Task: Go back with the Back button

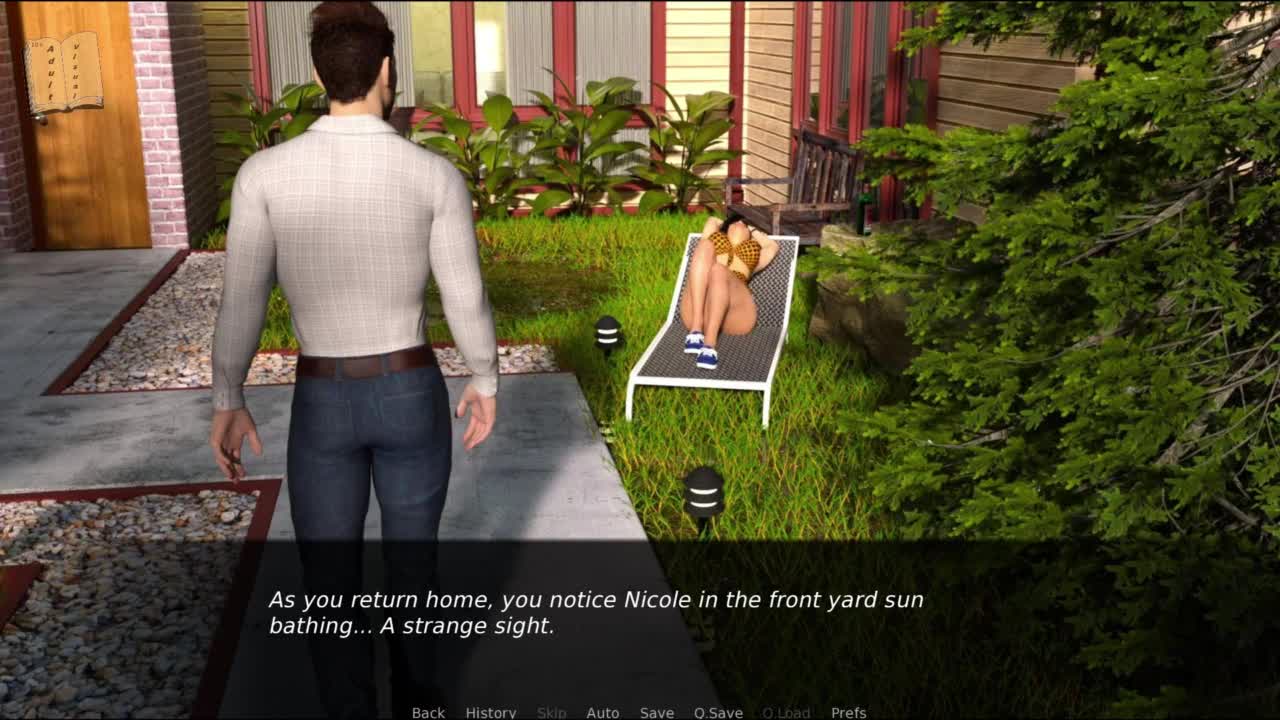Action: pyautogui.click(x=428, y=712)
